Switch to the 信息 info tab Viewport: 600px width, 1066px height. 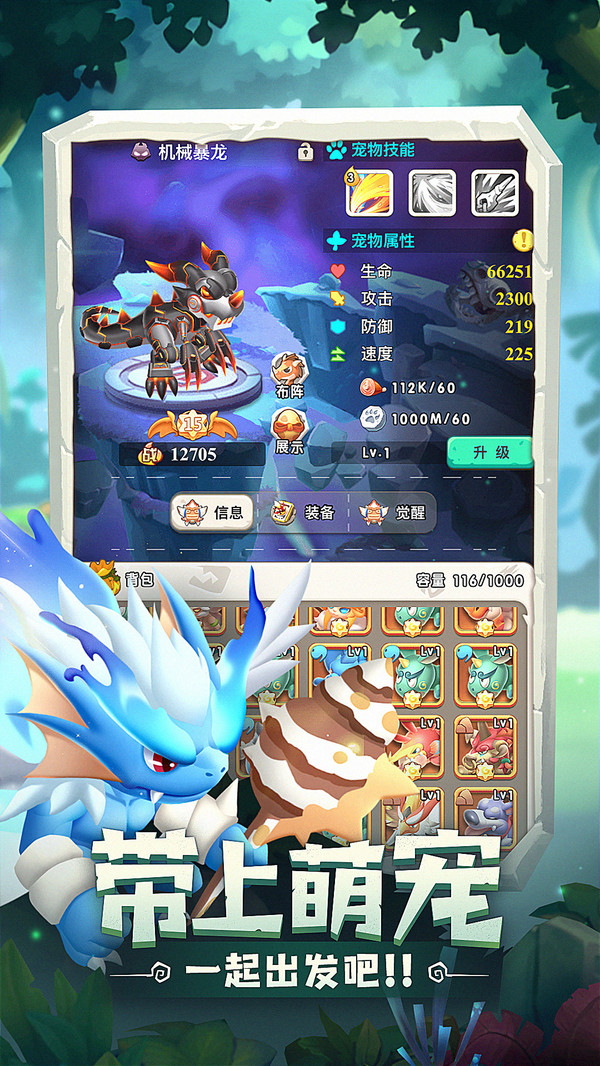pos(211,513)
